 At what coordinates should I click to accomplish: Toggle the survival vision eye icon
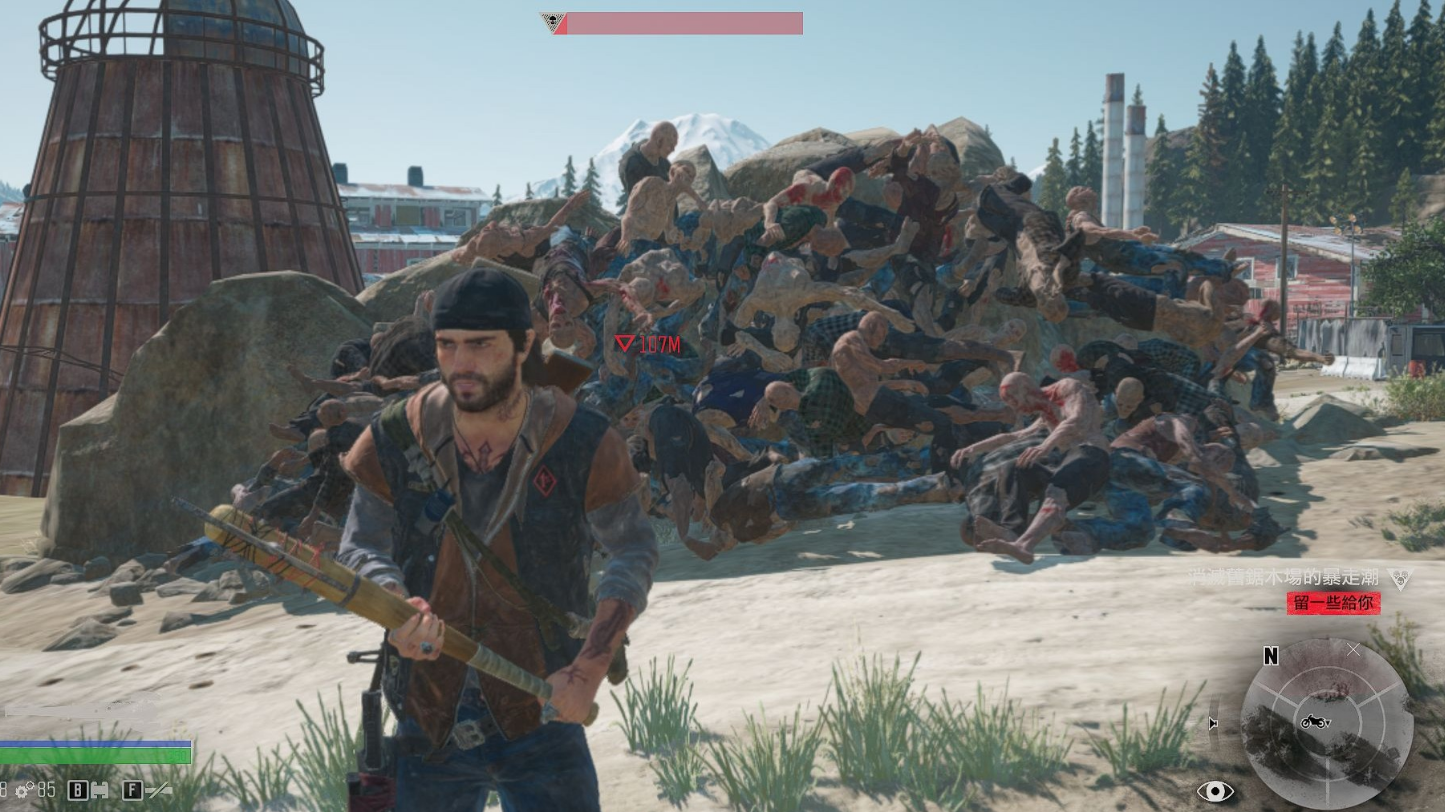[1215, 791]
